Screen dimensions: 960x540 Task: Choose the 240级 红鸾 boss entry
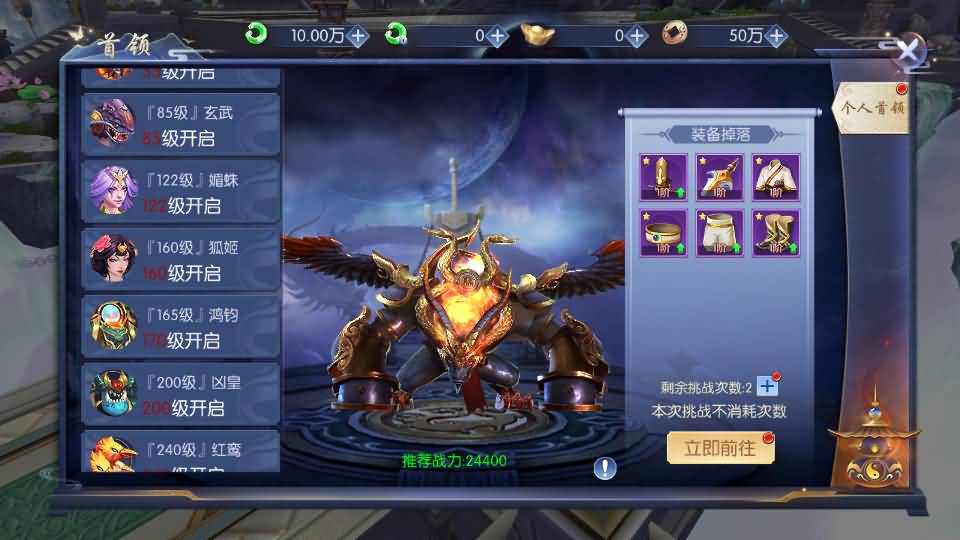(x=180, y=453)
